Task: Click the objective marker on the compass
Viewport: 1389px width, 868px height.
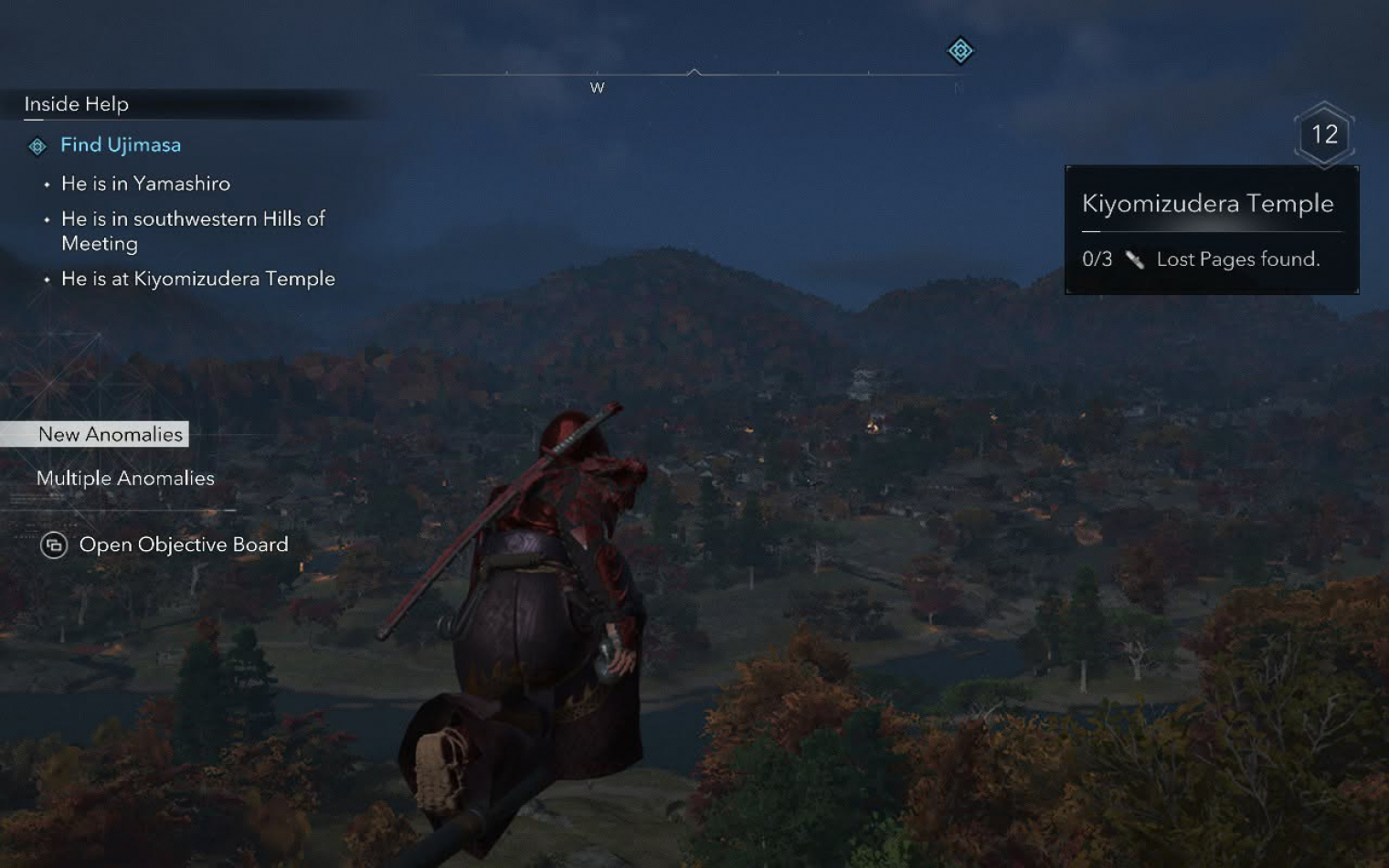Action: click(x=960, y=51)
